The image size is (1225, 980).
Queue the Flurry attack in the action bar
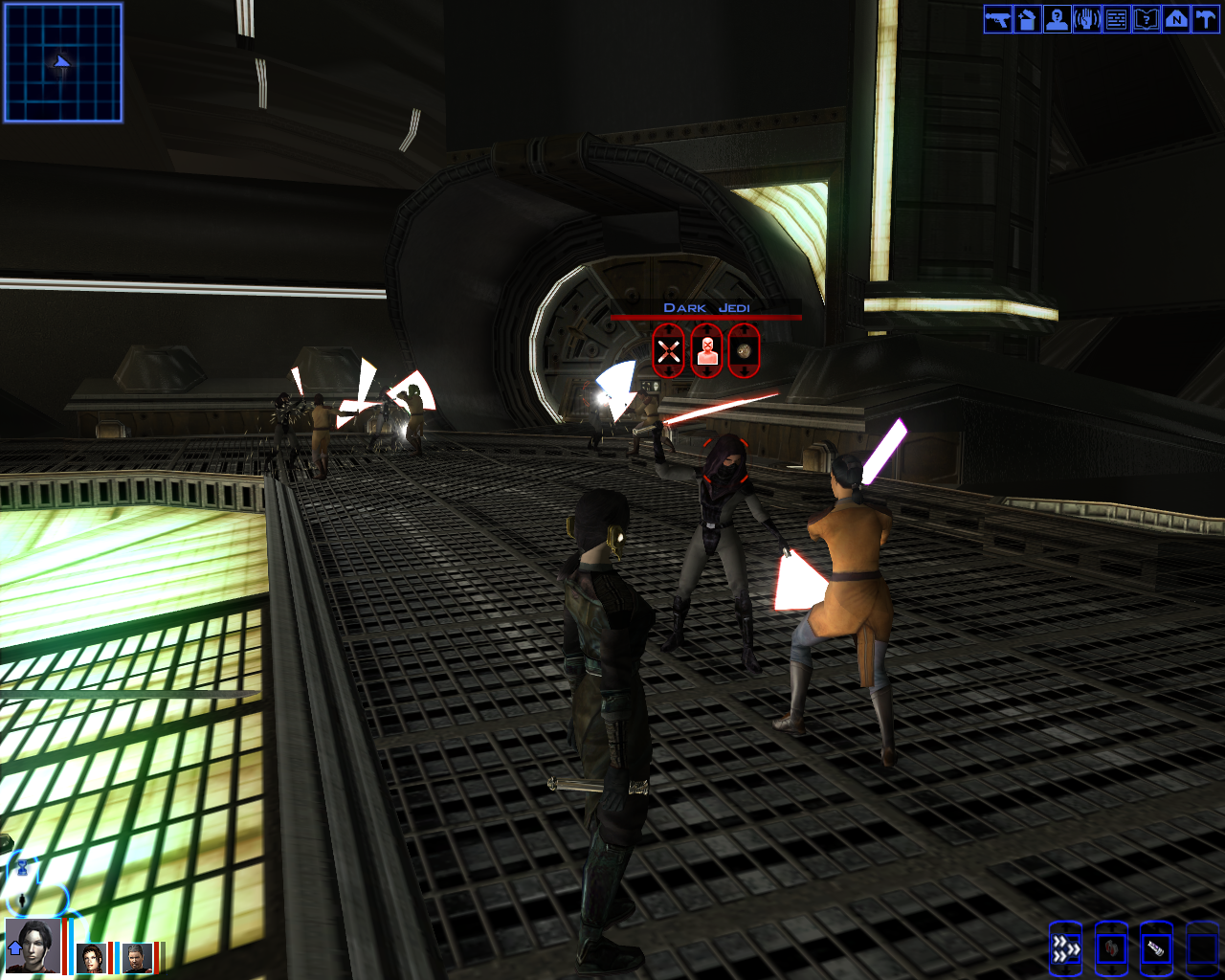click(1066, 947)
